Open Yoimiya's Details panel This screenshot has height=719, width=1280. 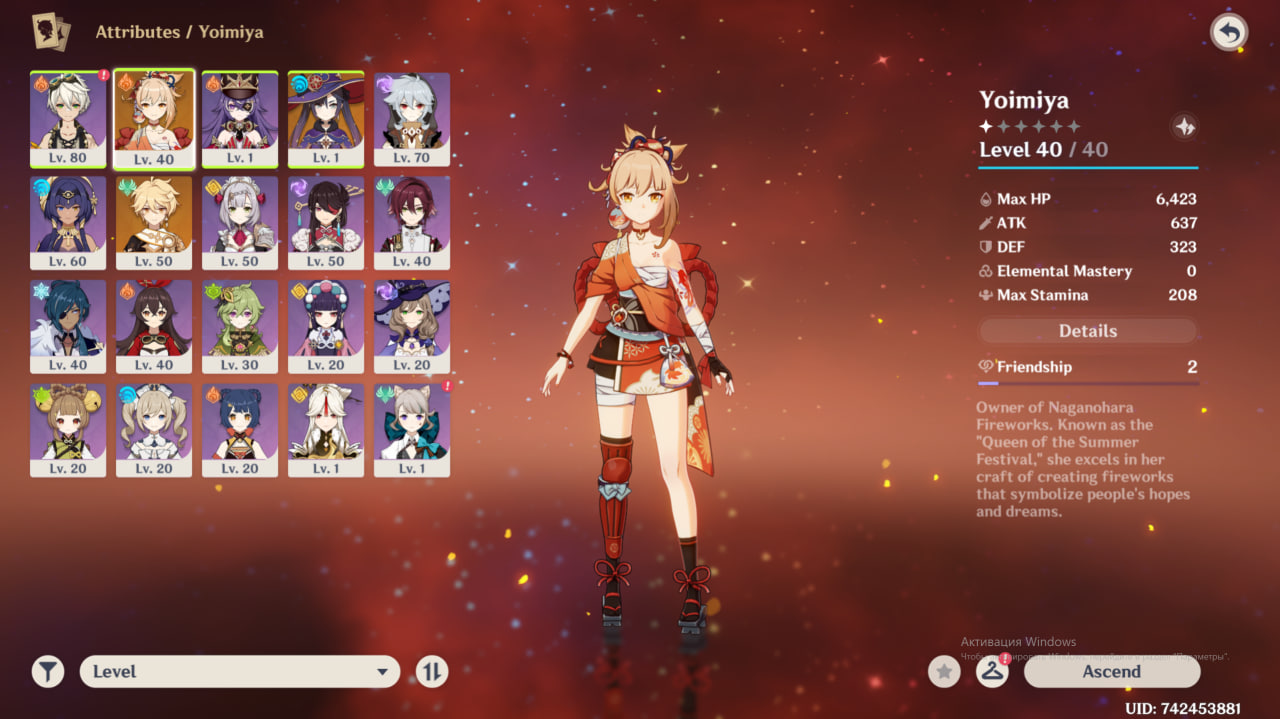pyautogui.click(x=1087, y=331)
